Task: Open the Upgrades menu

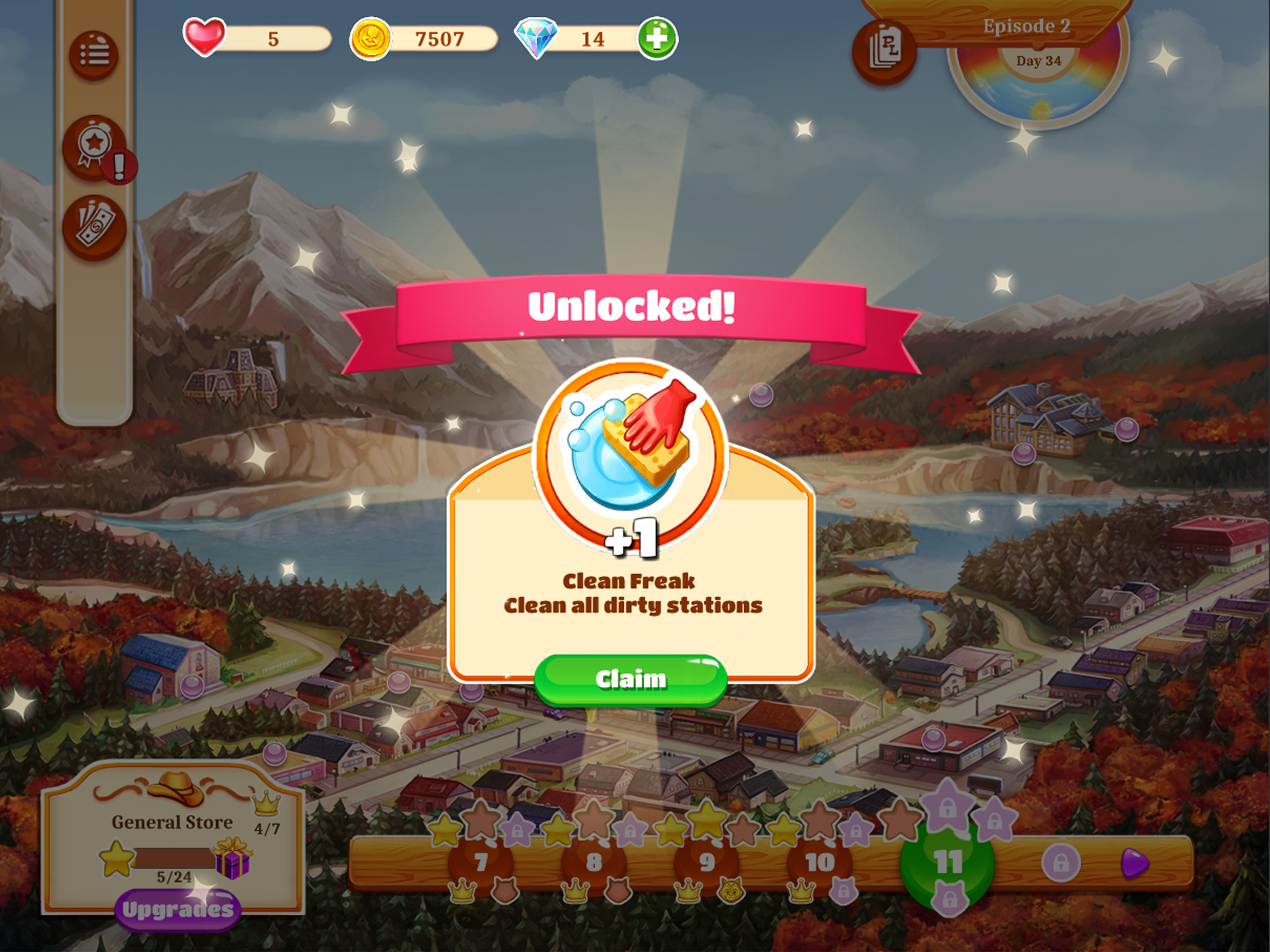Action: [x=178, y=910]
